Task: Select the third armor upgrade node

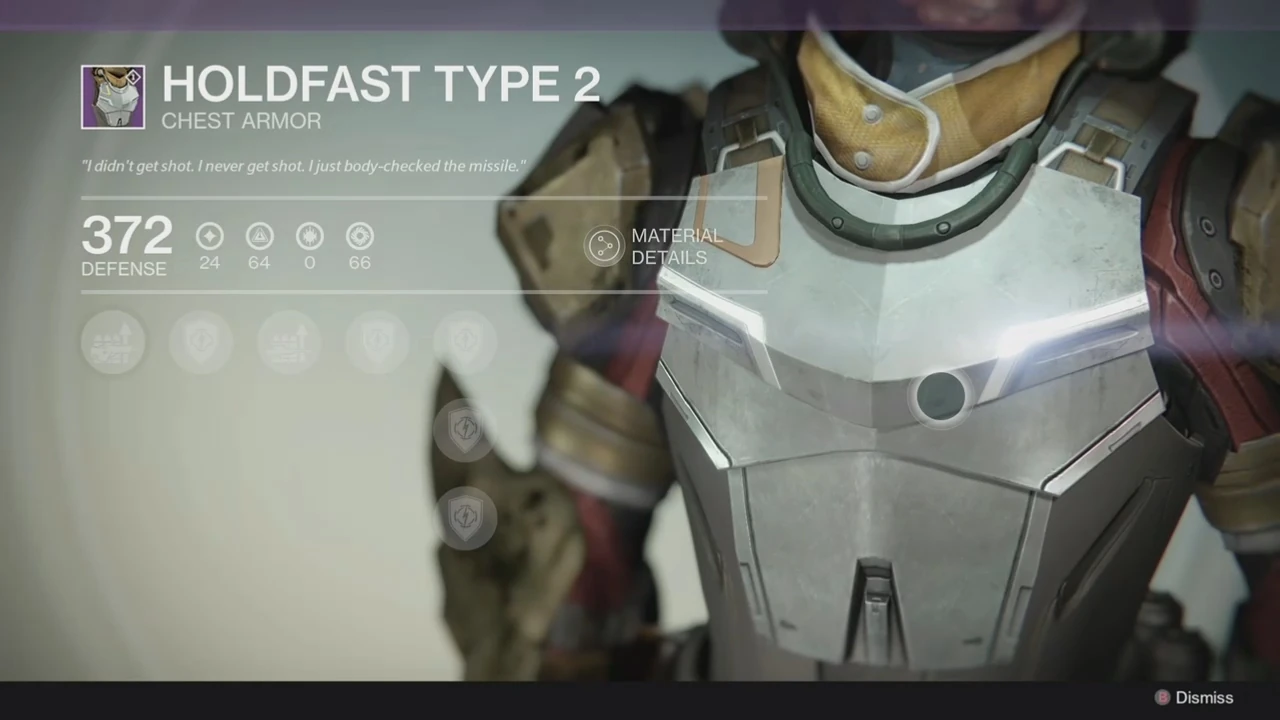Action: pyautogui.click(x=289, y=341)
